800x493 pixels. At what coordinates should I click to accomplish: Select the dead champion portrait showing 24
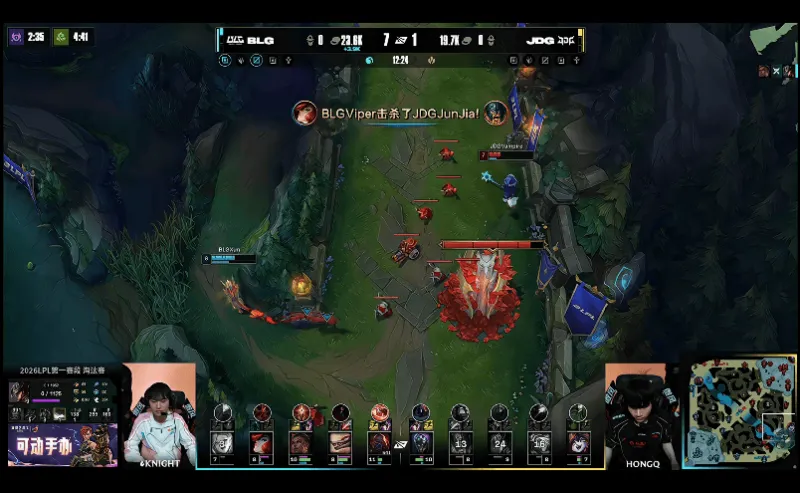(500, 442)
